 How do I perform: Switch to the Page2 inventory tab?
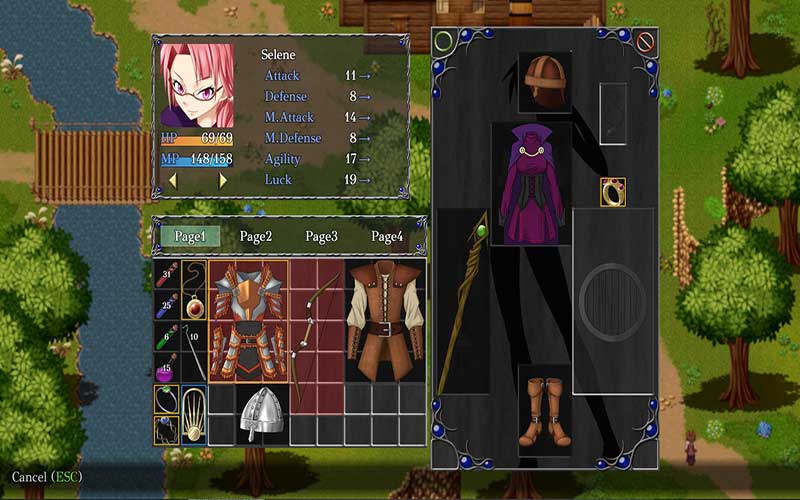255,237
